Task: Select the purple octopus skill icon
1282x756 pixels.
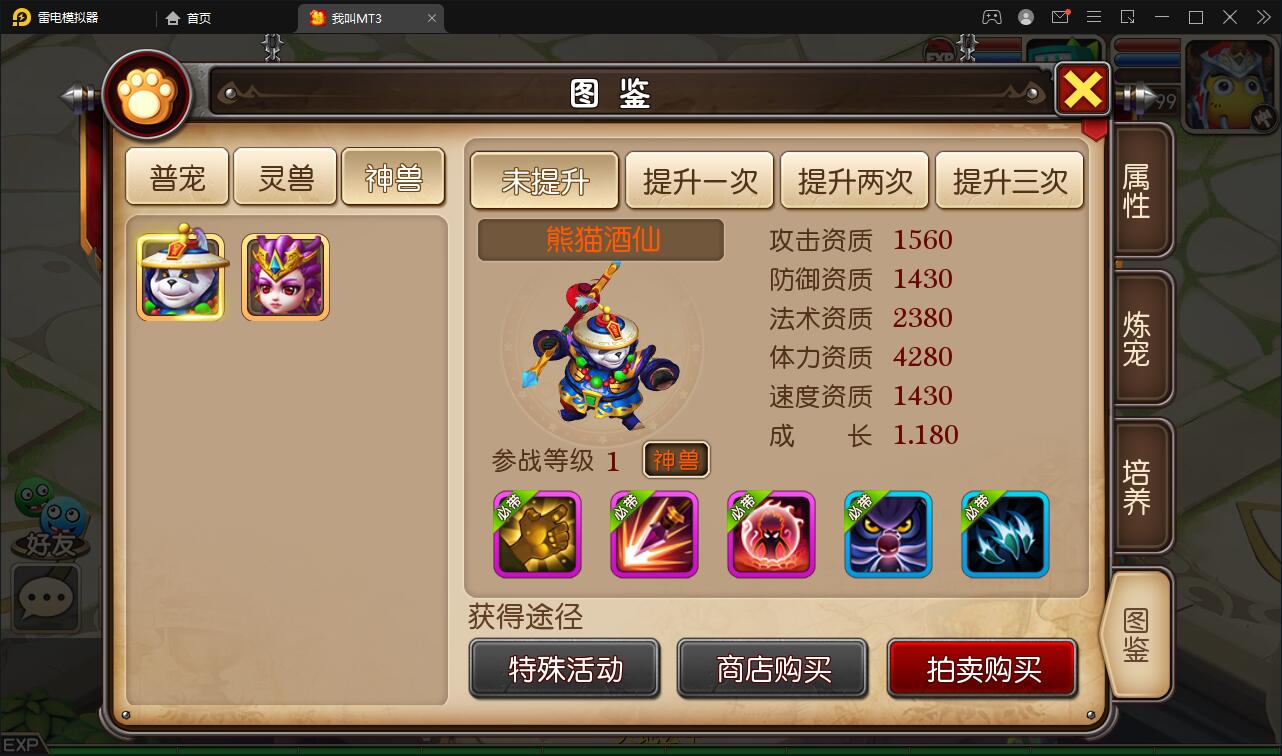Action: pos(888,534)
